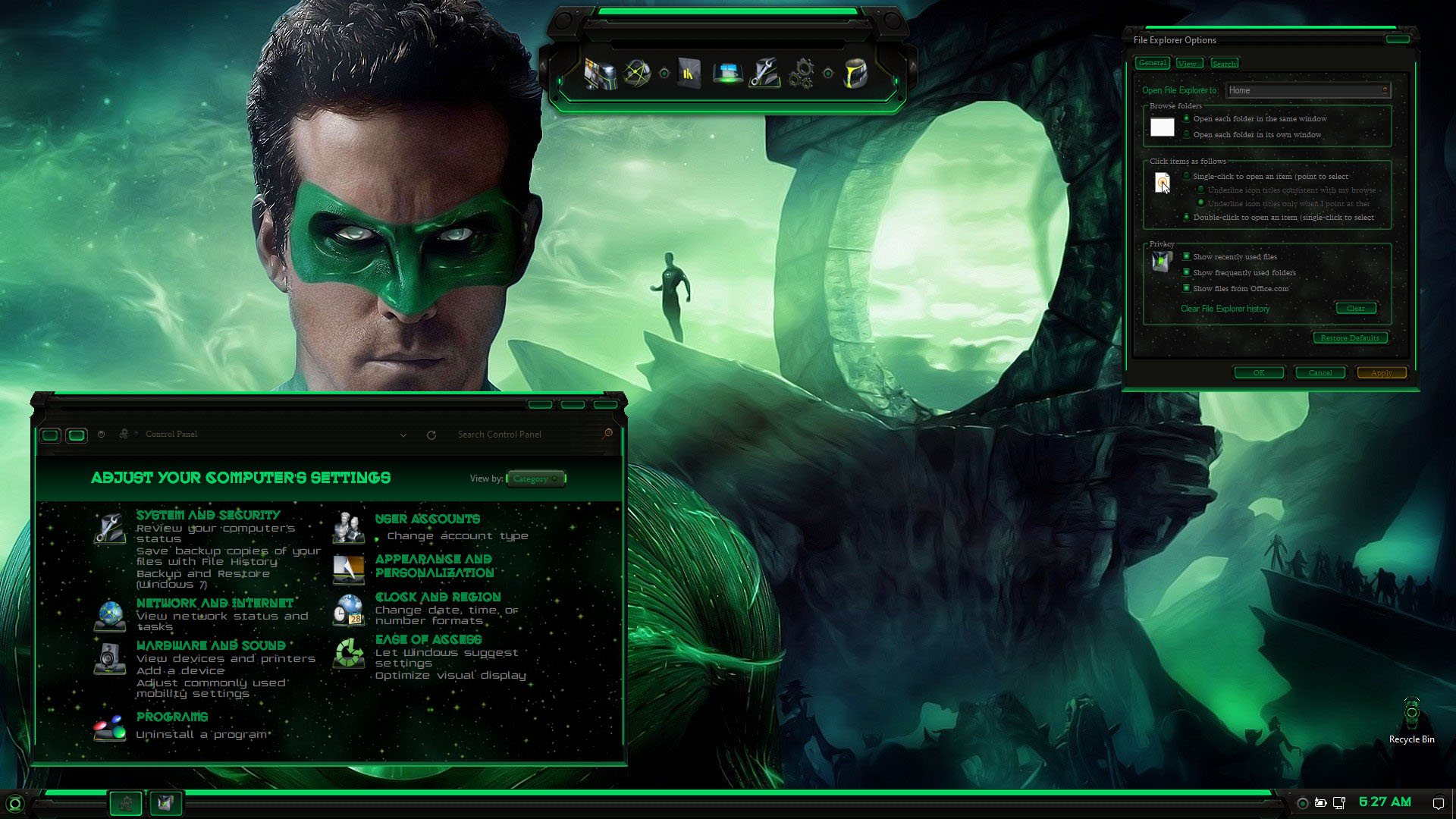Open Ease of Access settings
Image resolution: width=1456 pixels, height=819 pixels.
tap(428, 639)
